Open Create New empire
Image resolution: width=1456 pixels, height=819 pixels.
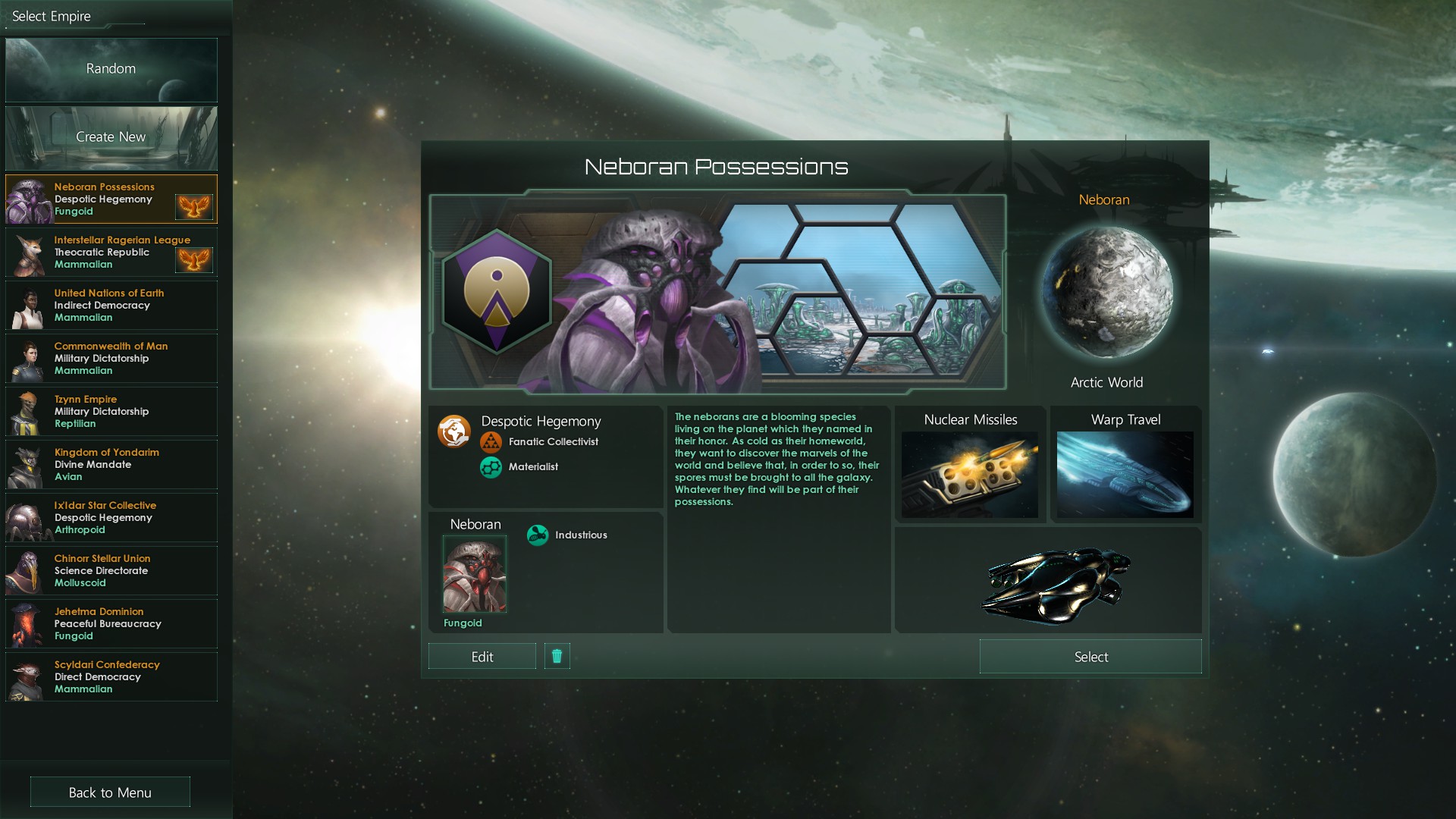point(111,138)
